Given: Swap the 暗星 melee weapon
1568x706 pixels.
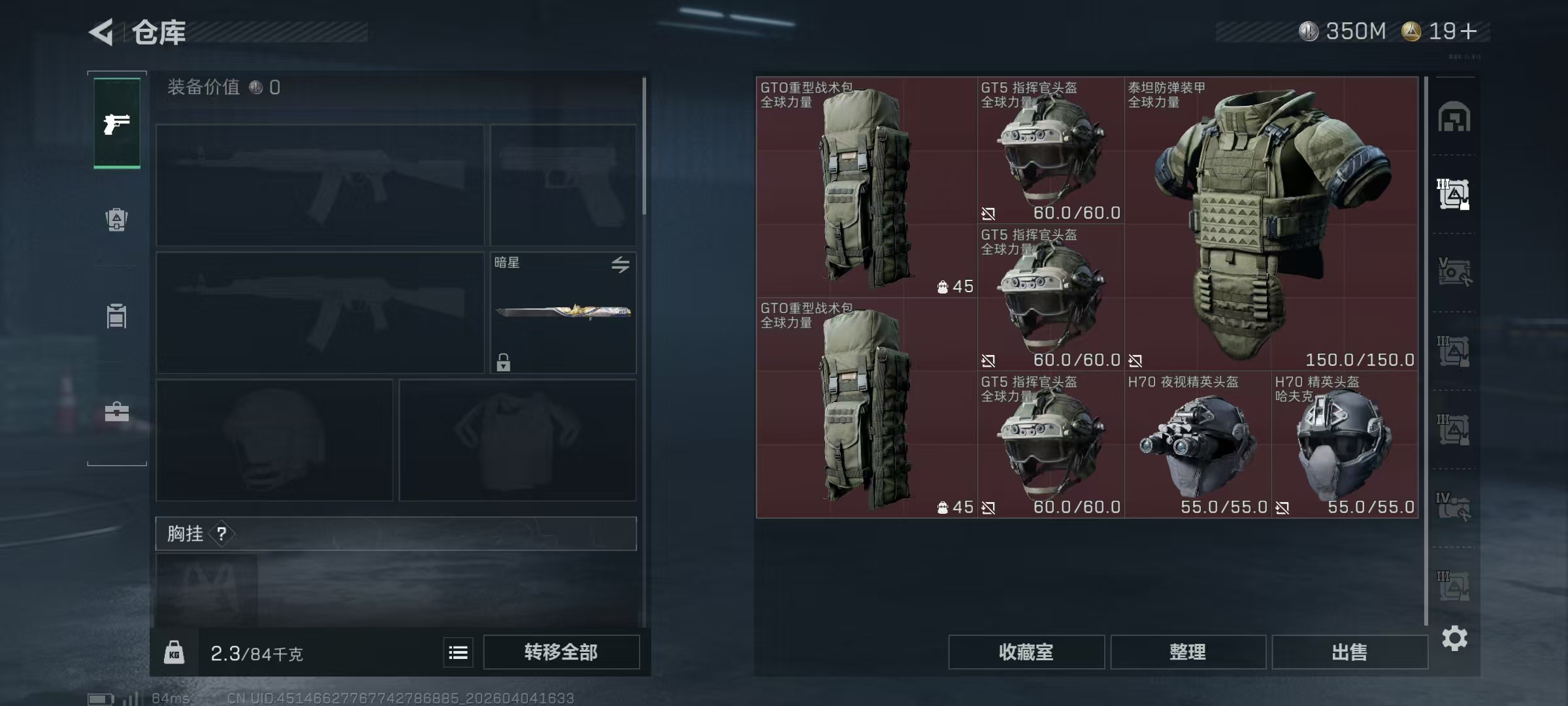Looking at the screenshot, I should 620,264.
